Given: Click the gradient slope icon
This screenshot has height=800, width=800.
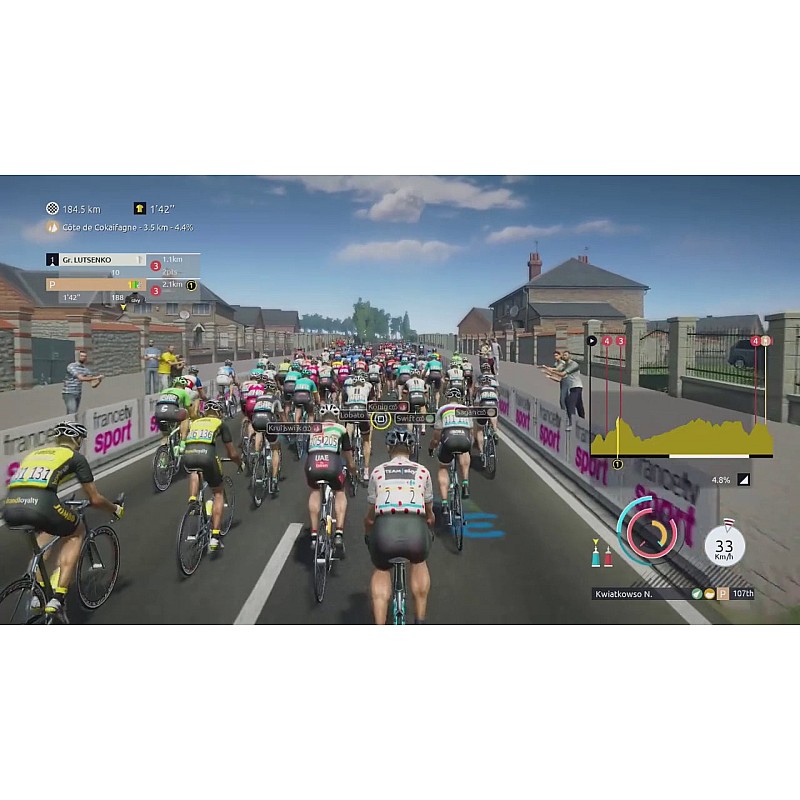Looking at the screenshot, I should pyautogui.click(x=743, y=479).
